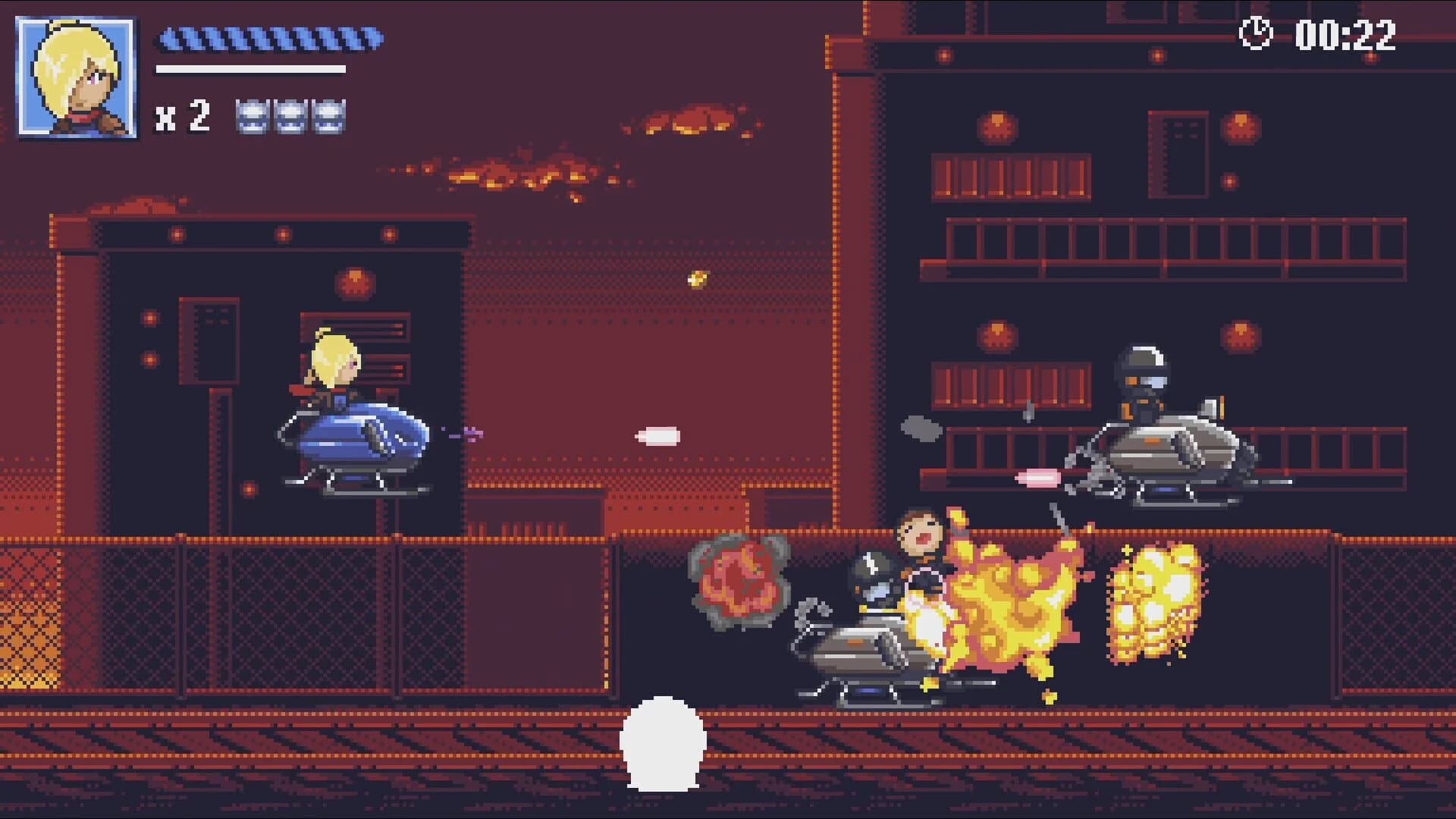The image size is (1456, 819).
Task: Click the white orb at the bottom track
Action: [x=664, y=743]
